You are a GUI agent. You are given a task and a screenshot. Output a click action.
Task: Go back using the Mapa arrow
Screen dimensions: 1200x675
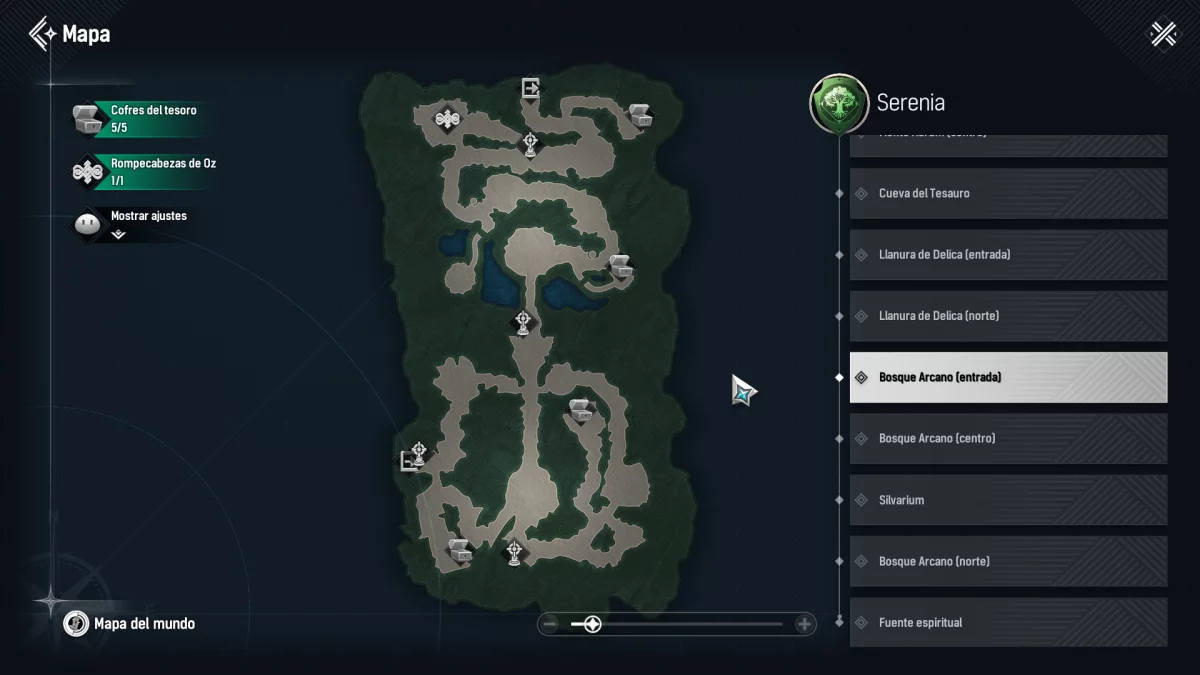42,34
